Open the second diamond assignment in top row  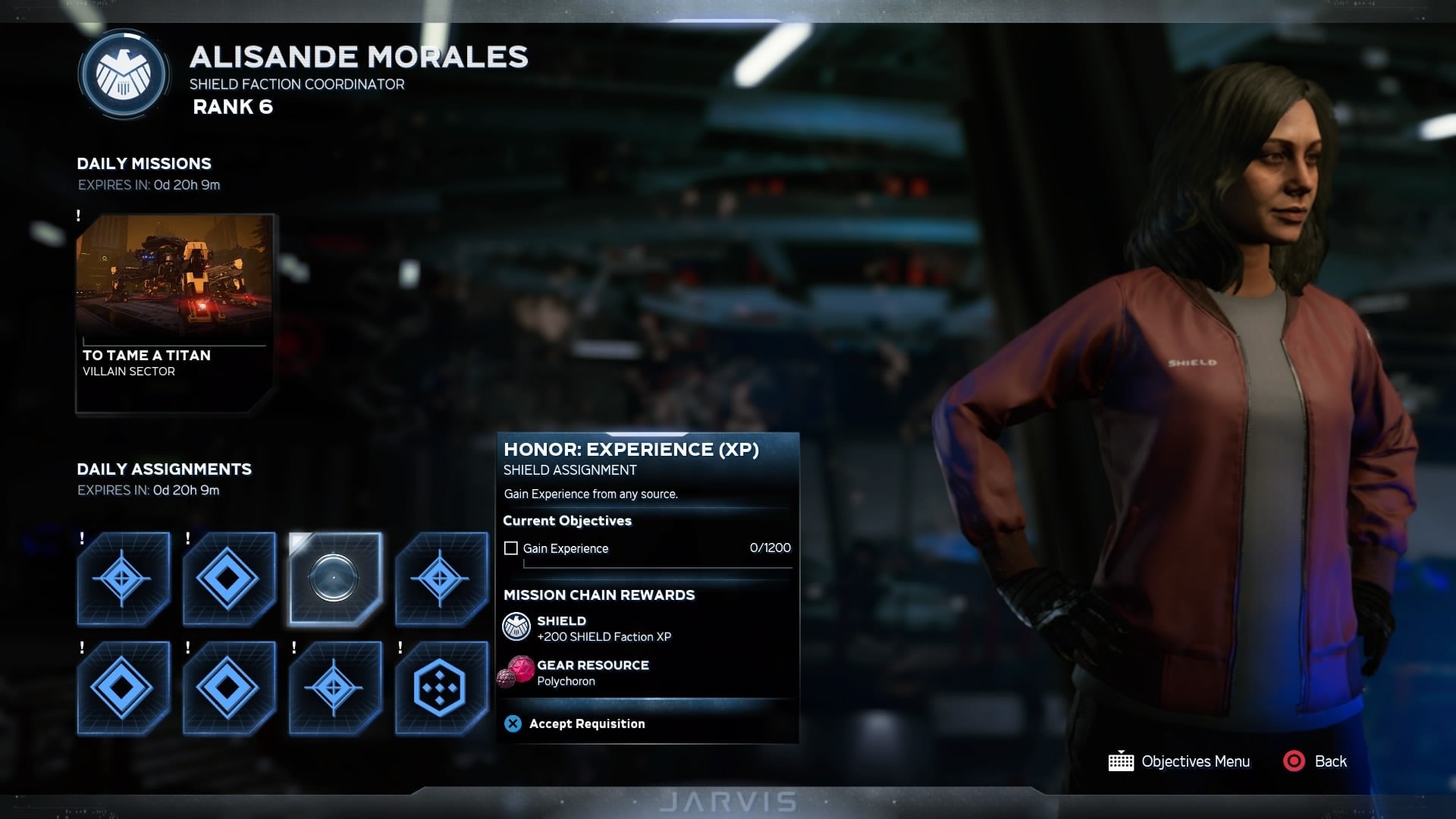[228, 578]
